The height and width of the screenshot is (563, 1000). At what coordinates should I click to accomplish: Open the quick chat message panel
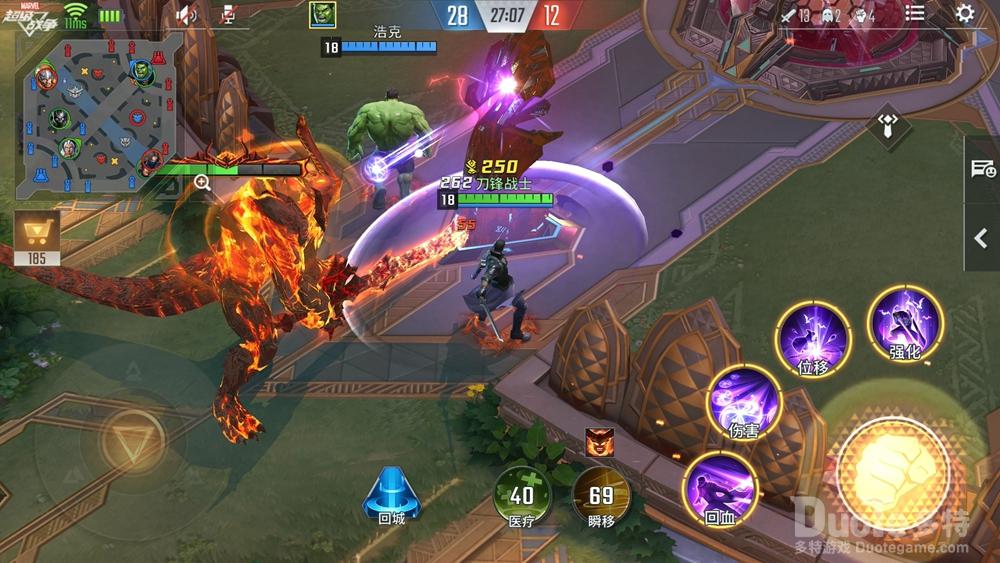coord(983,168)
